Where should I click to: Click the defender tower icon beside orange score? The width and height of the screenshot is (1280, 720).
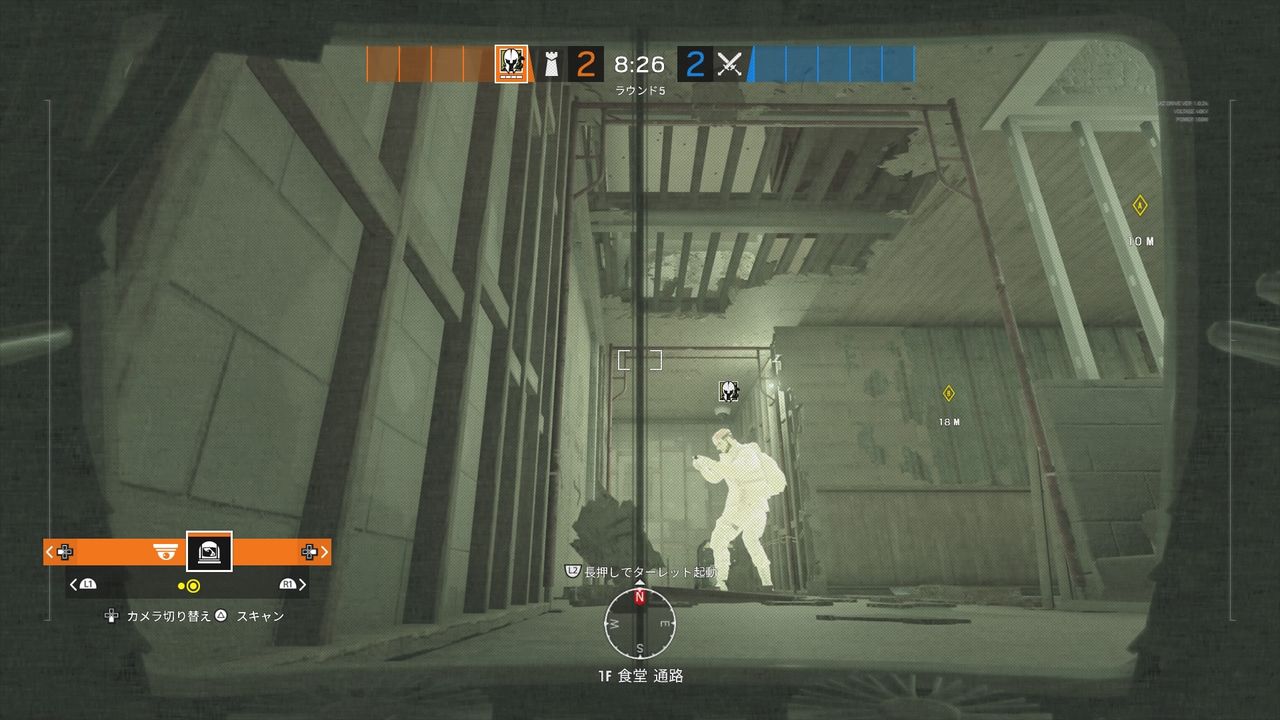click(x=550, y=62)
